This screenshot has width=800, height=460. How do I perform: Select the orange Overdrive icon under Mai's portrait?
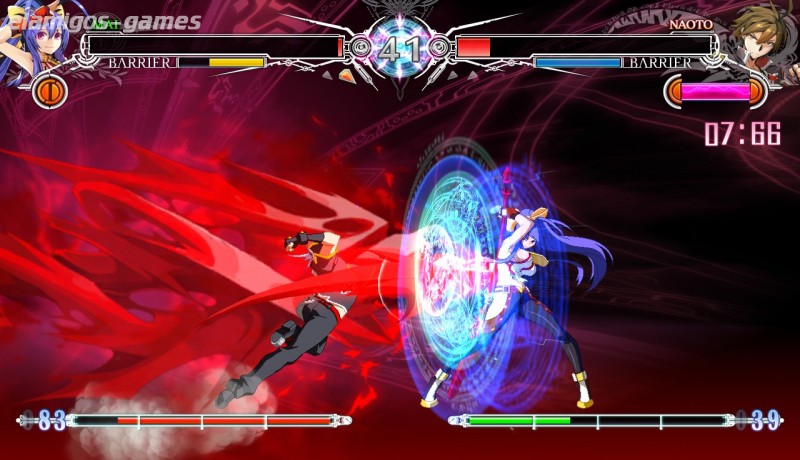[x=48, y=92]
